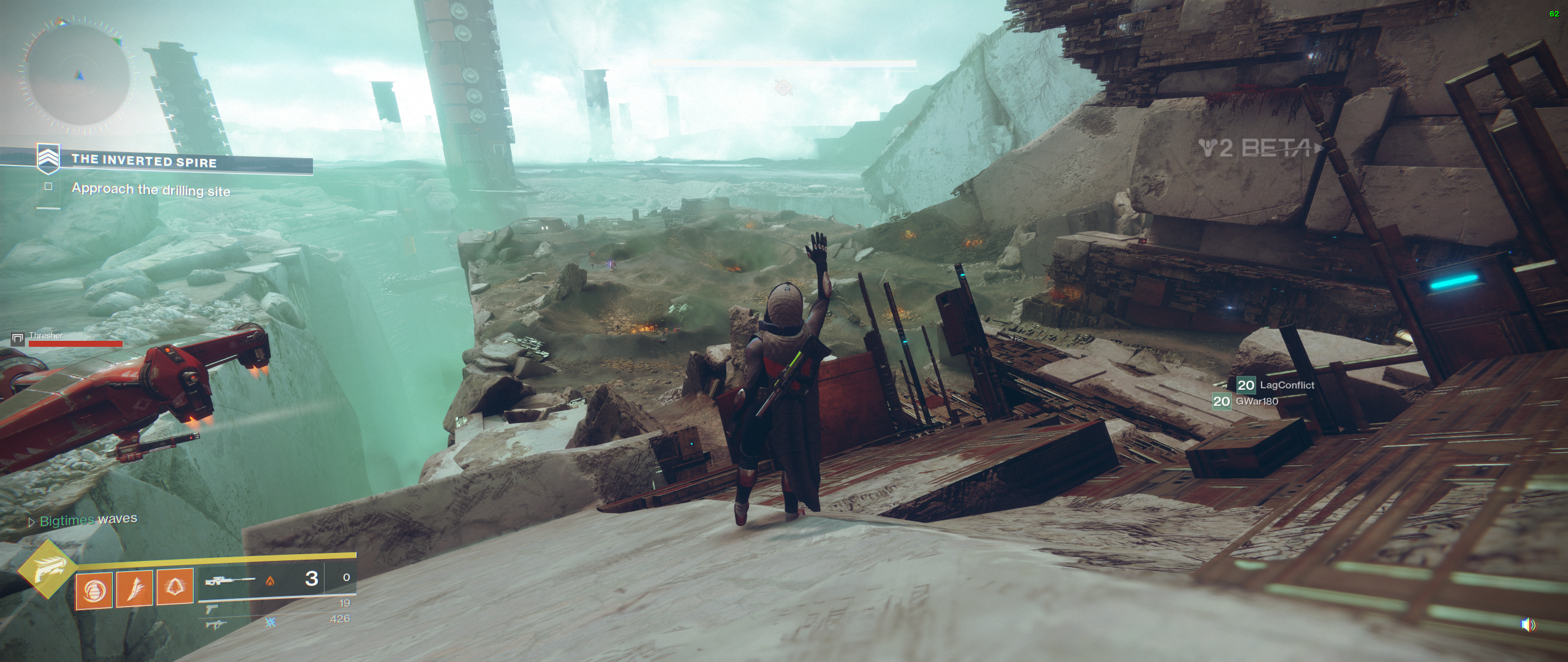1568x662 pixels.
Task: Switch to the sidearm pistol weapon
Action: pos(212,607)
